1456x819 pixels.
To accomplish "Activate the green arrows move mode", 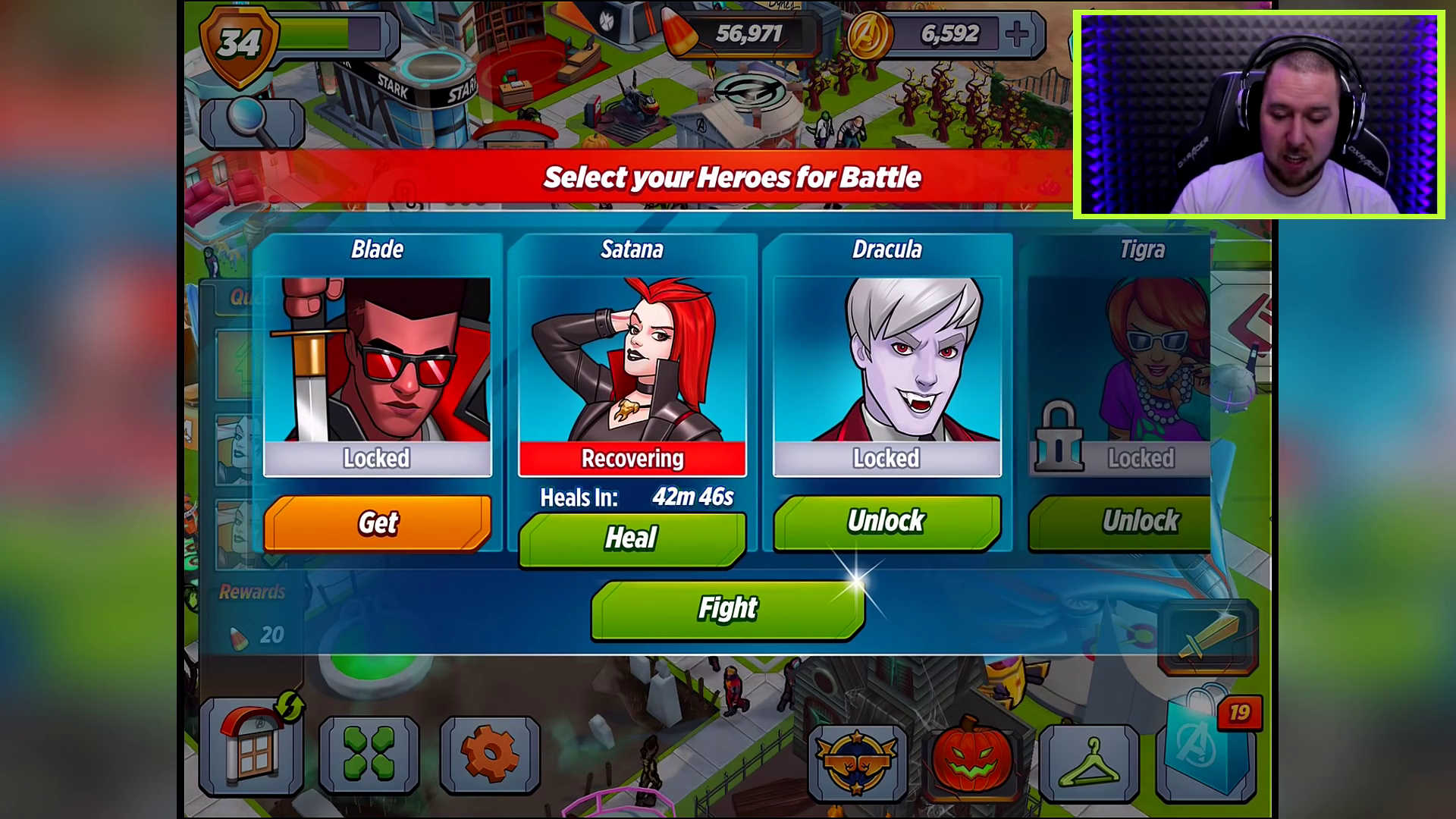I will click(369, 754).
